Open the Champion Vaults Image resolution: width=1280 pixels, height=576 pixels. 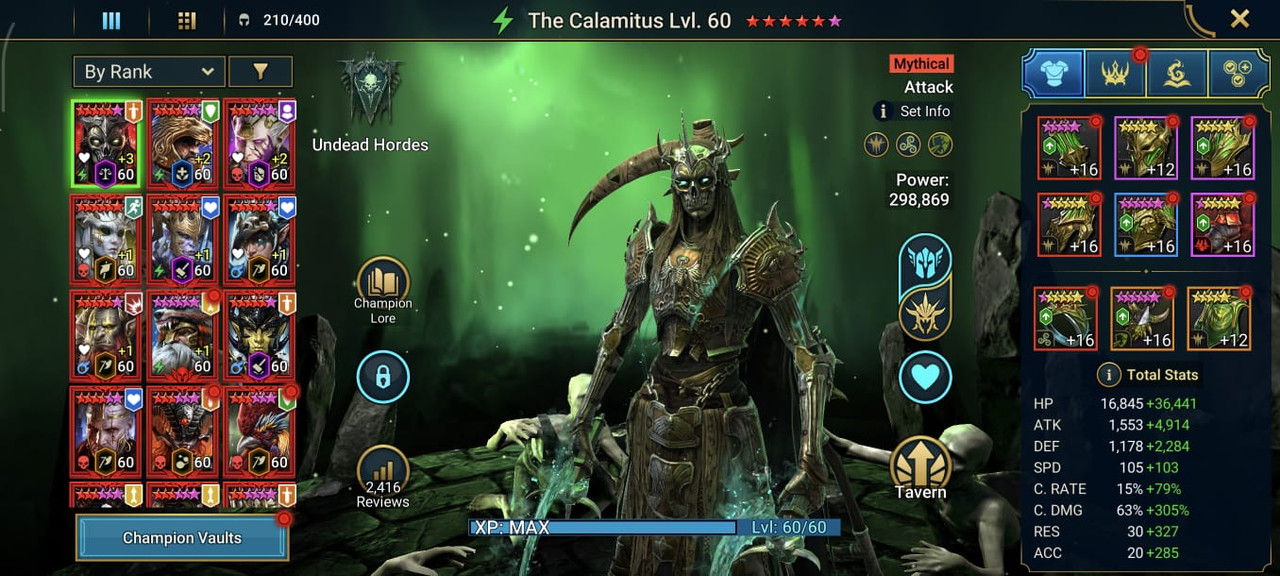182,538
